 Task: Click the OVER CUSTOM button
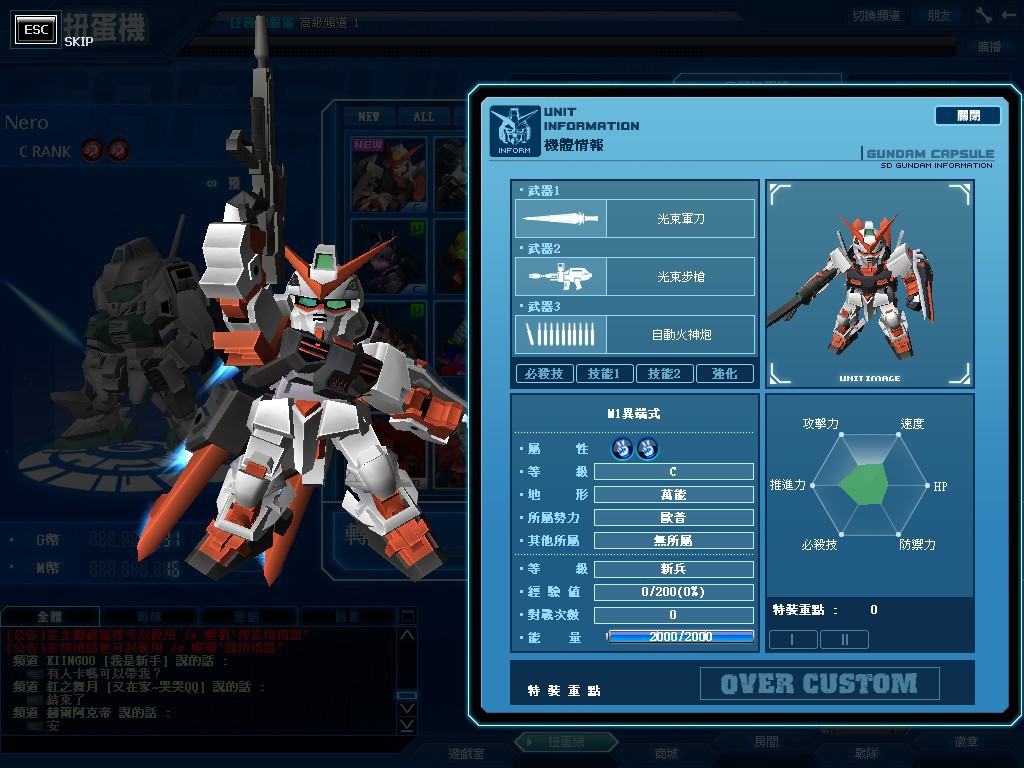tap(819, 684)
